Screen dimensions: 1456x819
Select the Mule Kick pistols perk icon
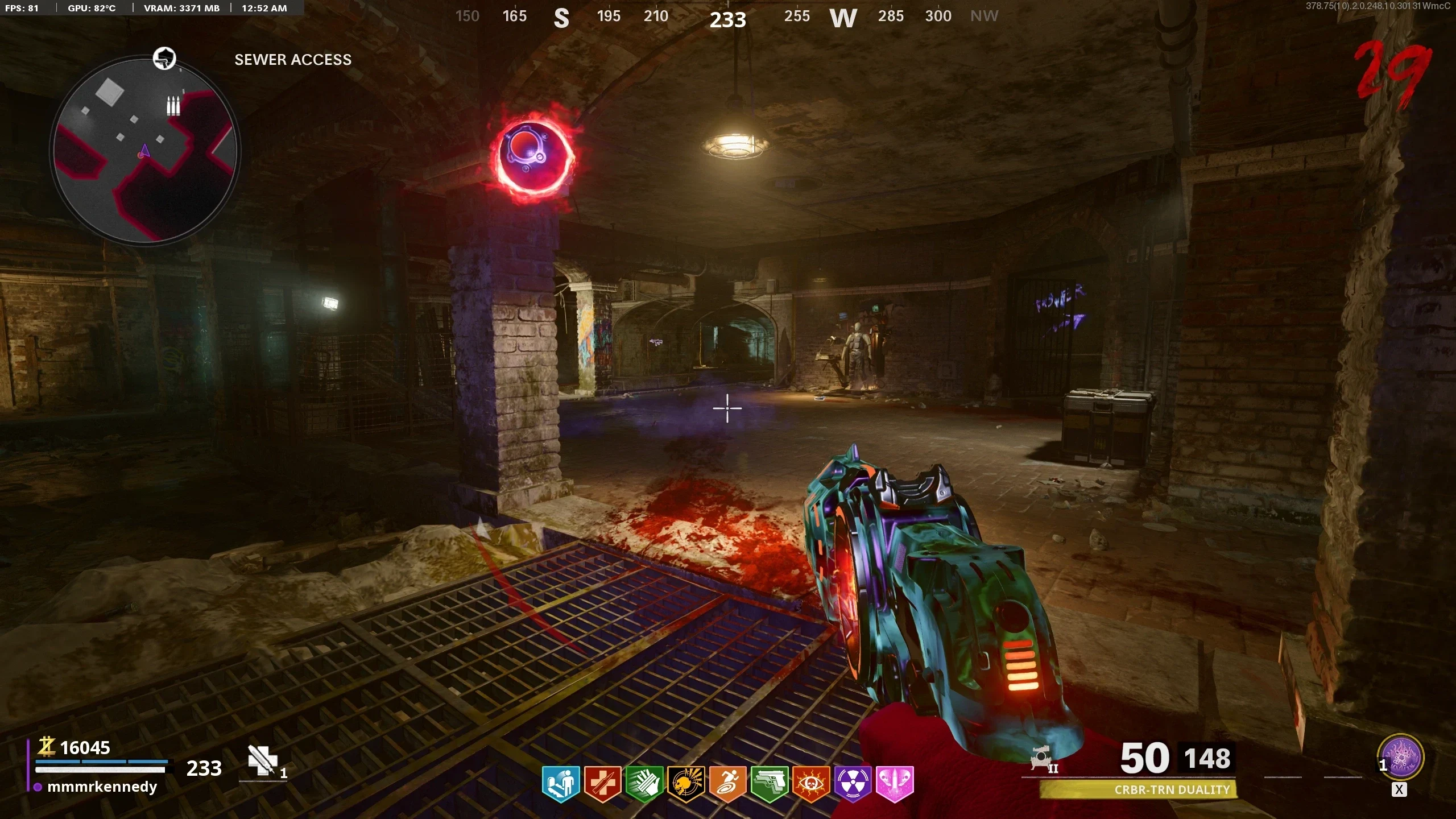(x=770, y=784)
